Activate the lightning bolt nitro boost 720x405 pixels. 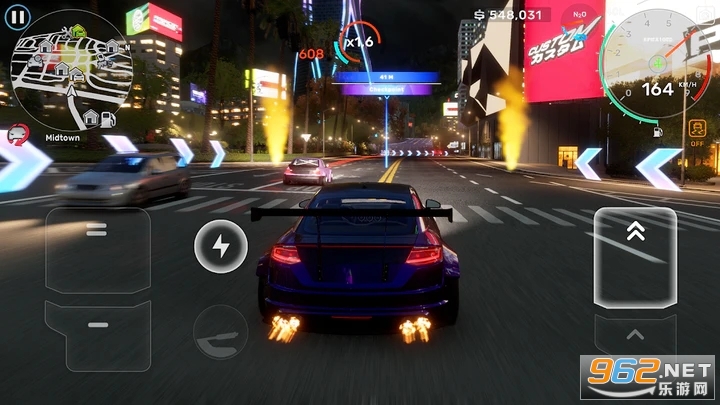pyautogui.click(x=220, y=247)
